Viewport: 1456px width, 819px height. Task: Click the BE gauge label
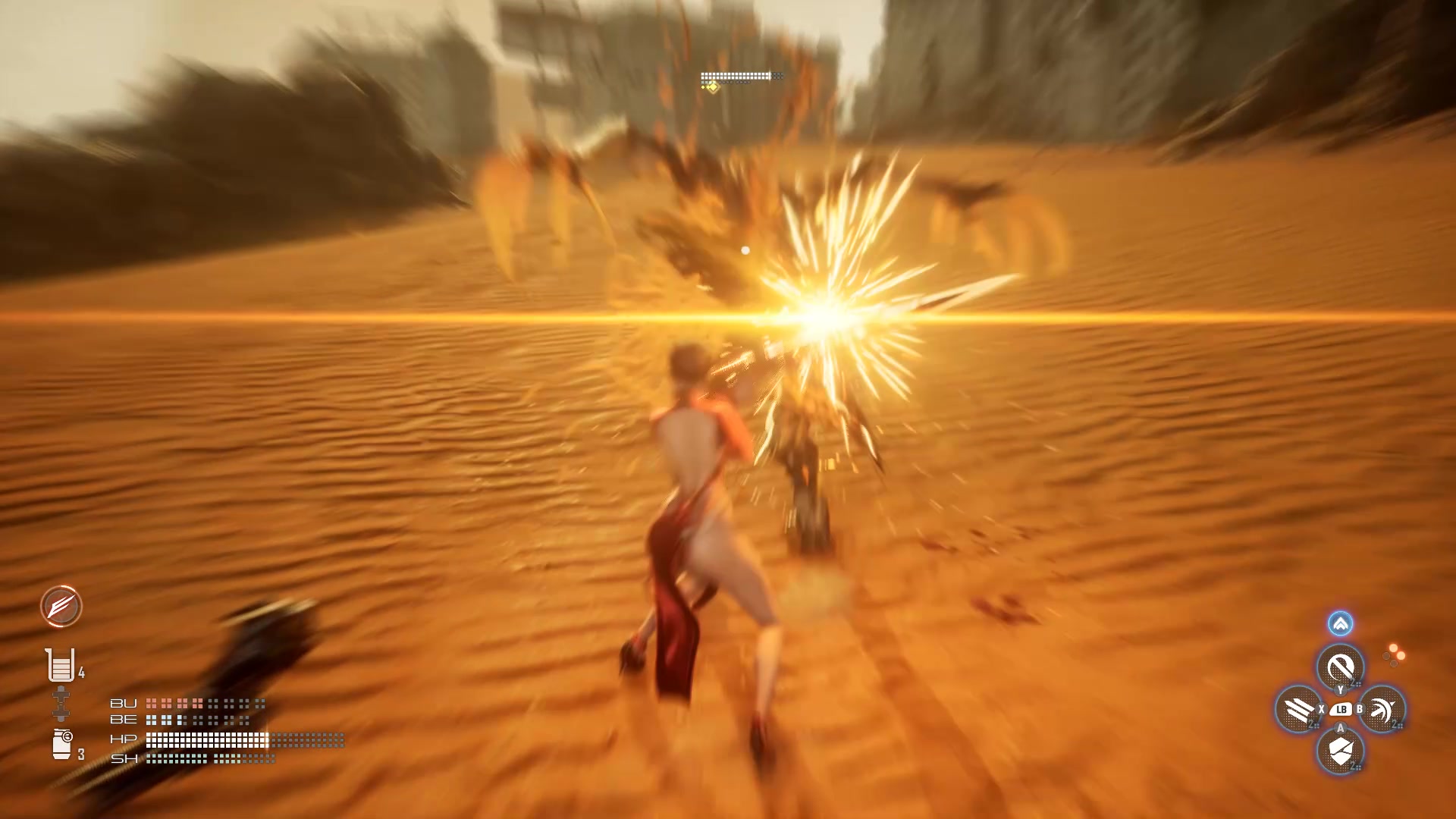point(123,720)
